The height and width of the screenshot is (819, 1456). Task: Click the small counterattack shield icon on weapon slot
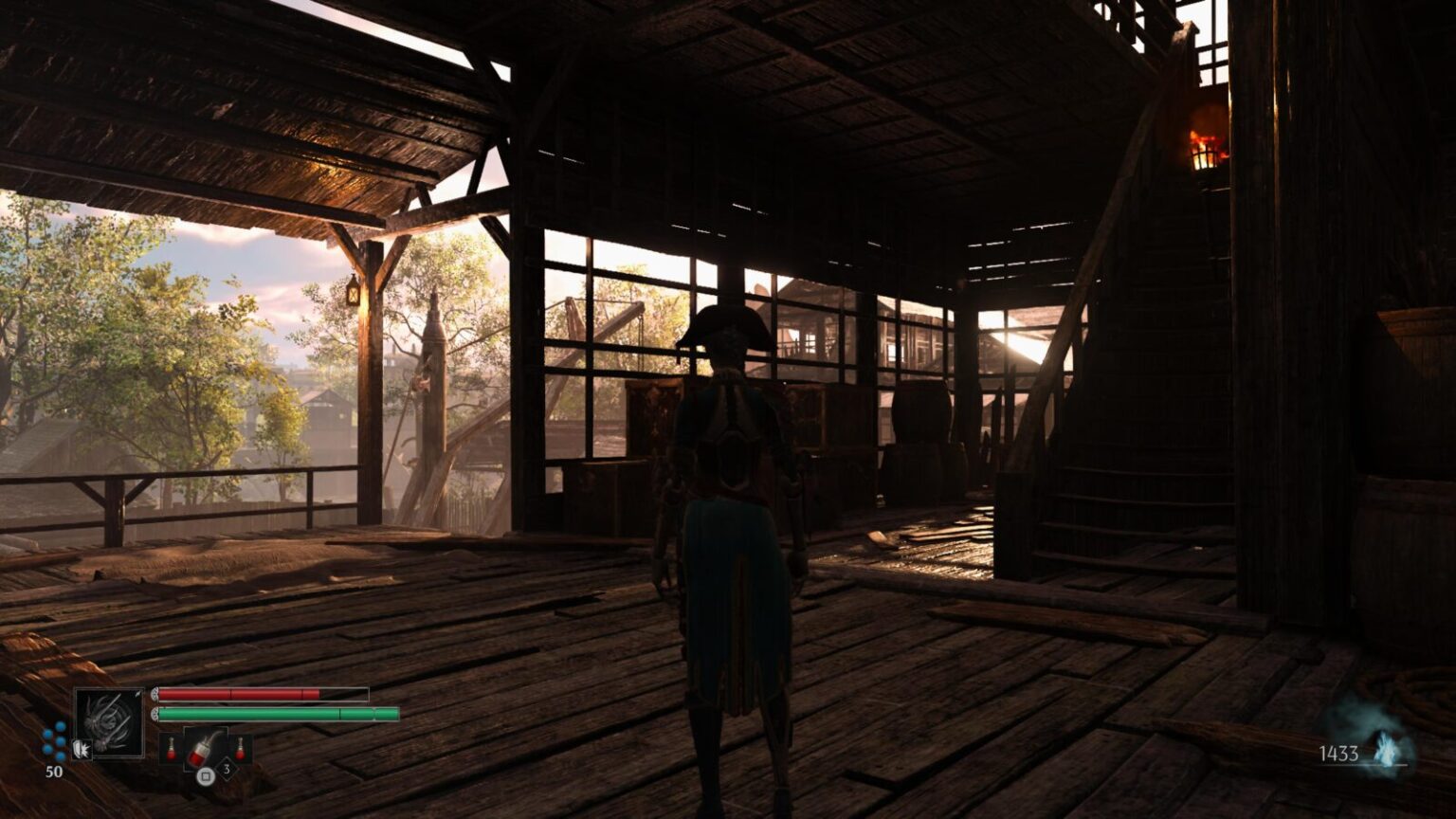83,750
